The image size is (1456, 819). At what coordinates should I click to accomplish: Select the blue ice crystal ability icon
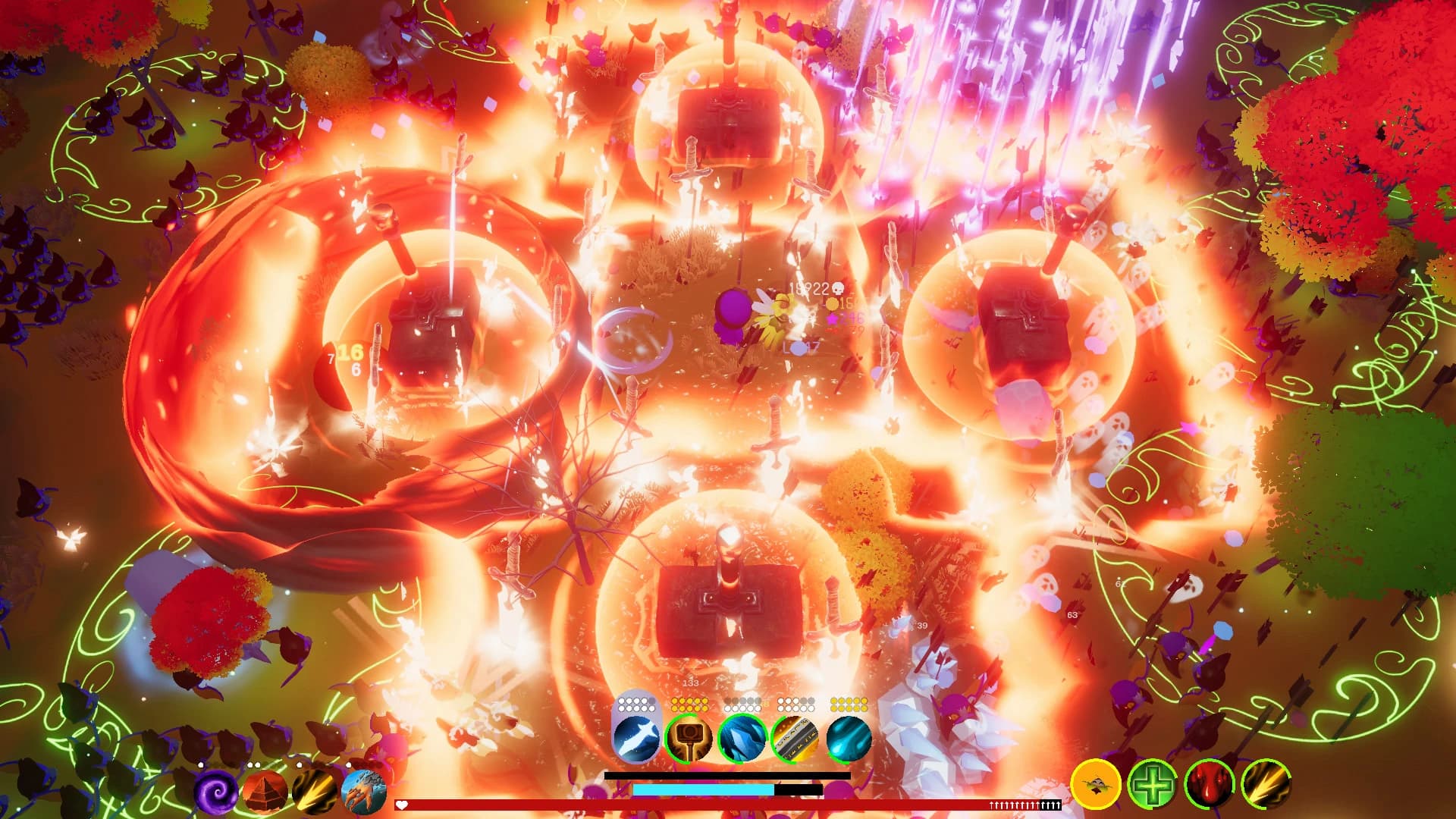(742, 739)
